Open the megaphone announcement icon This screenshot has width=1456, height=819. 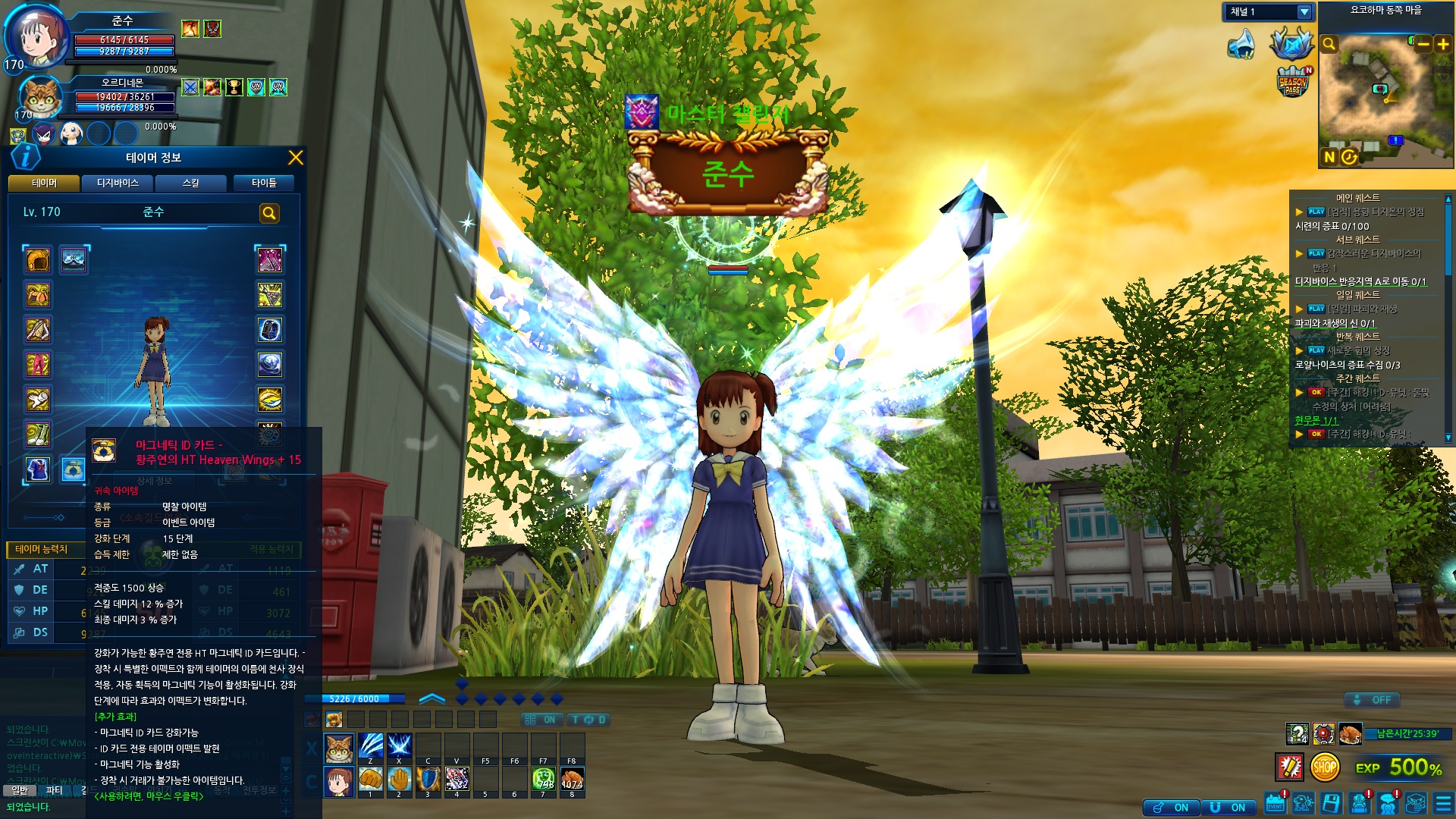point(1241,44)
